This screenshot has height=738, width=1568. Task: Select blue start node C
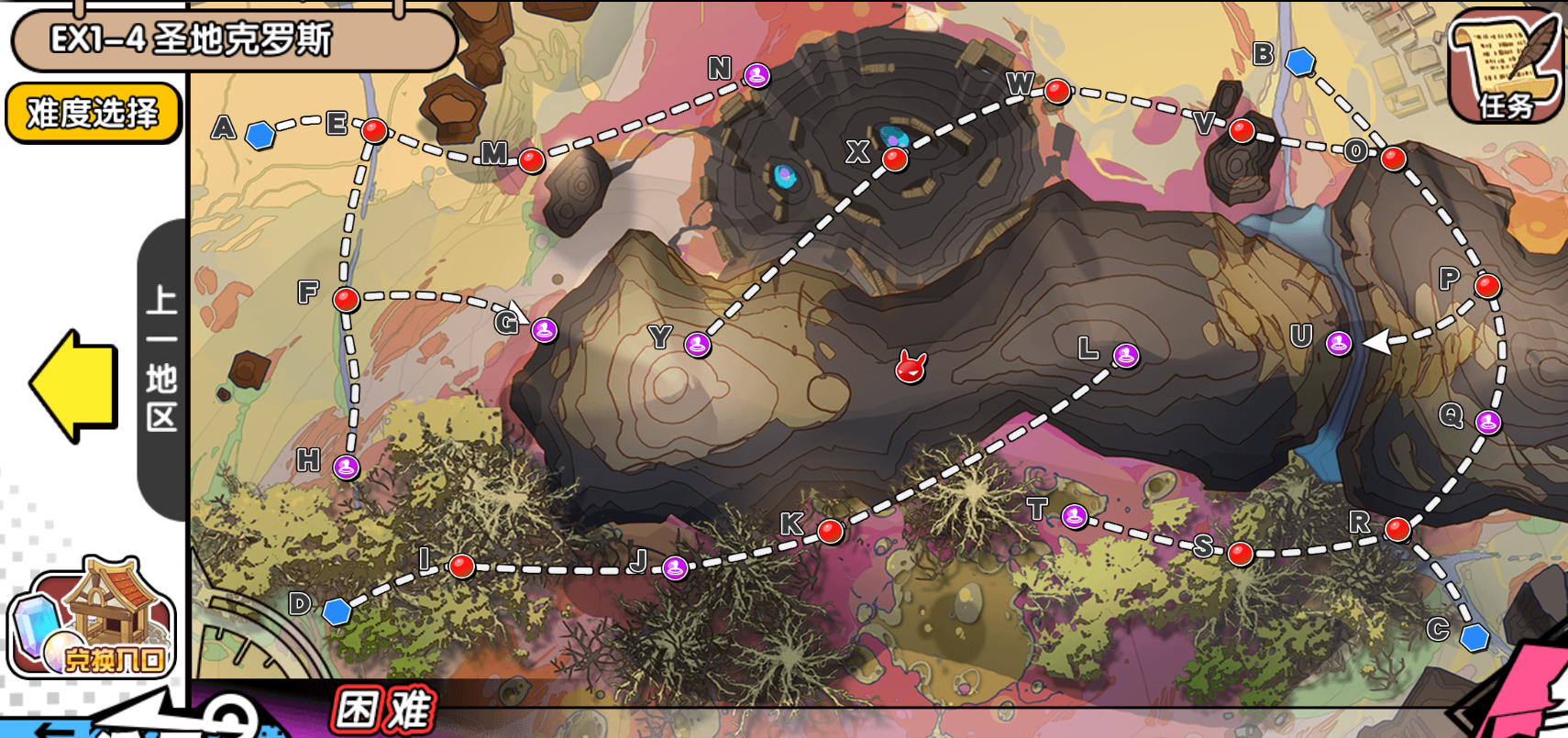point(1474,637)
